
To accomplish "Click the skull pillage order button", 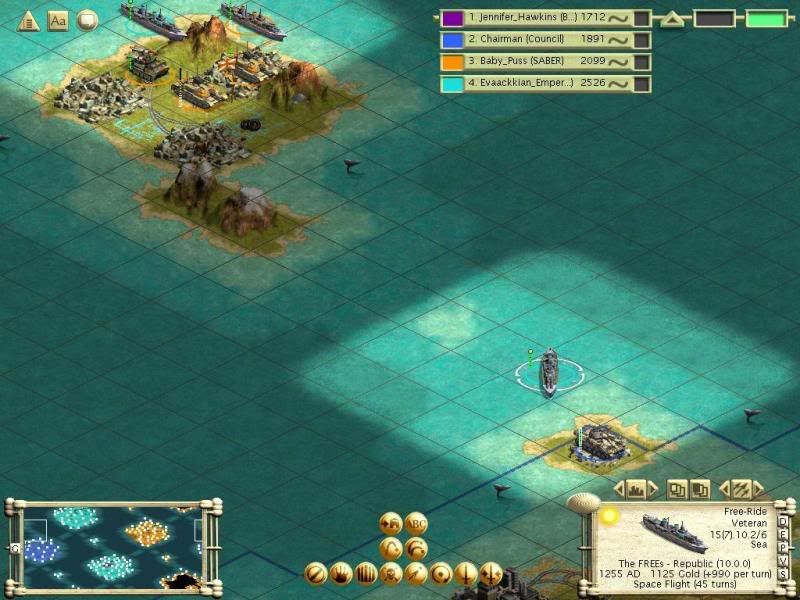I will pyautogui.click(x=390, y=574).
